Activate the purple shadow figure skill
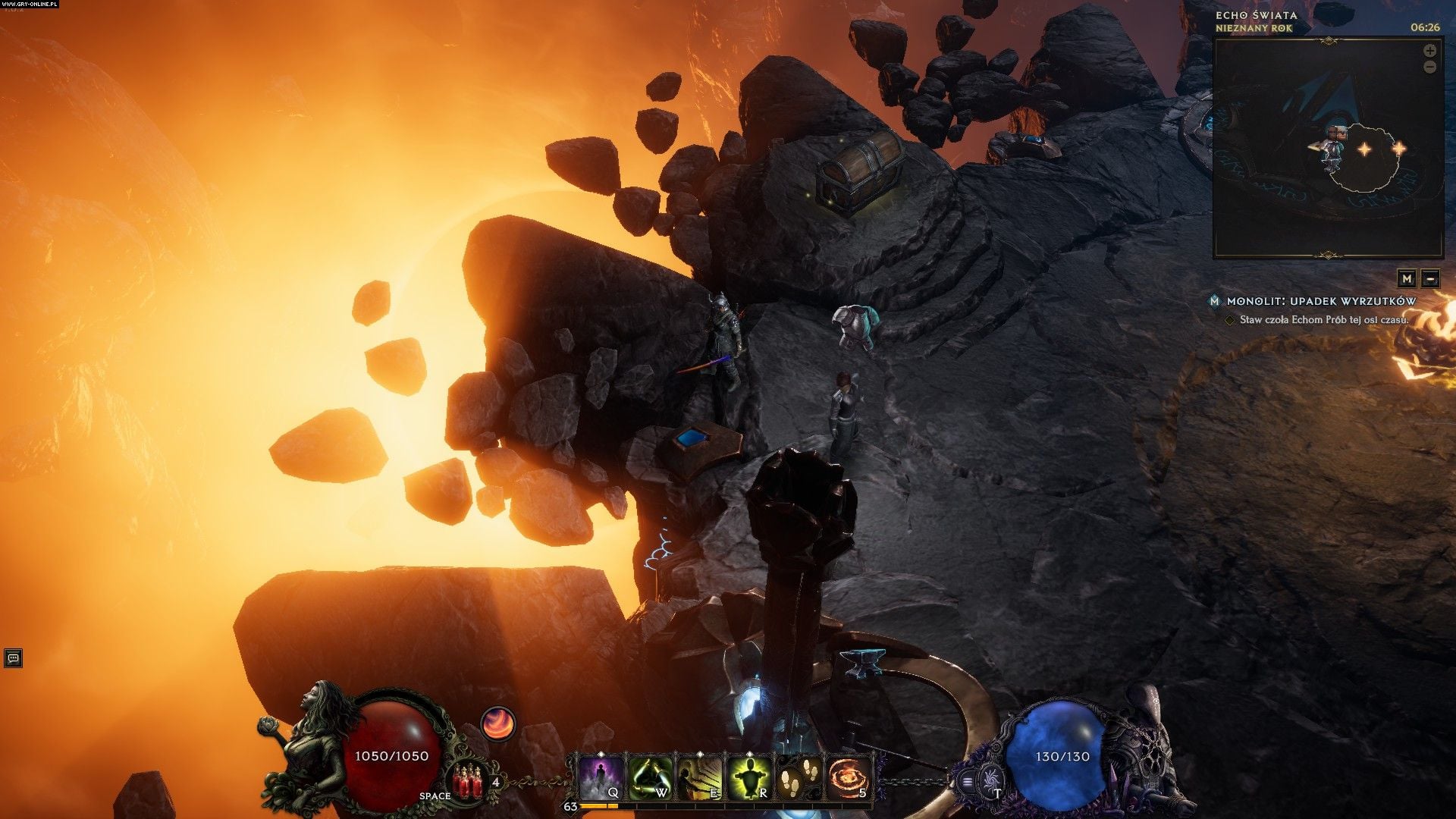The width and height of the screenshot is (1456, 819). pos(602,778)
